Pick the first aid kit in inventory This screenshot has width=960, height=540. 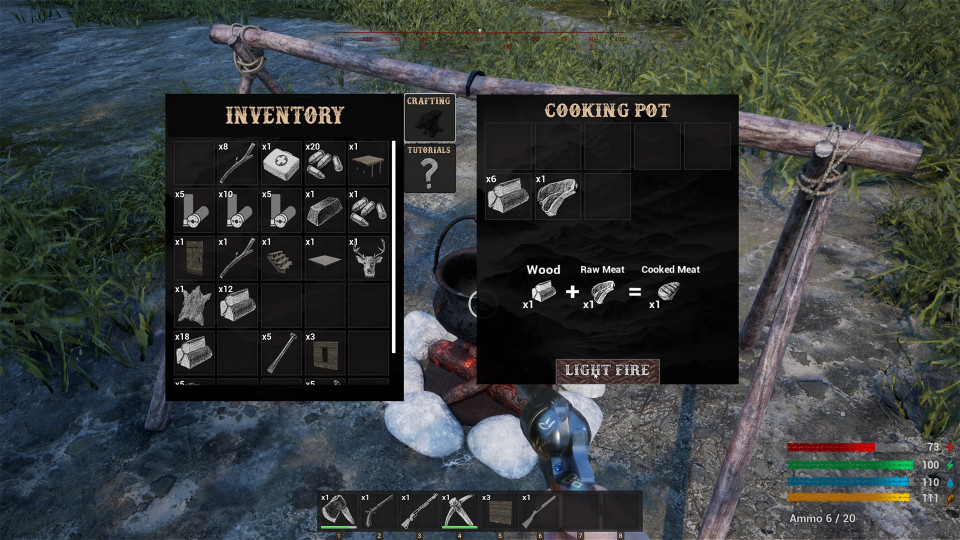281,163
